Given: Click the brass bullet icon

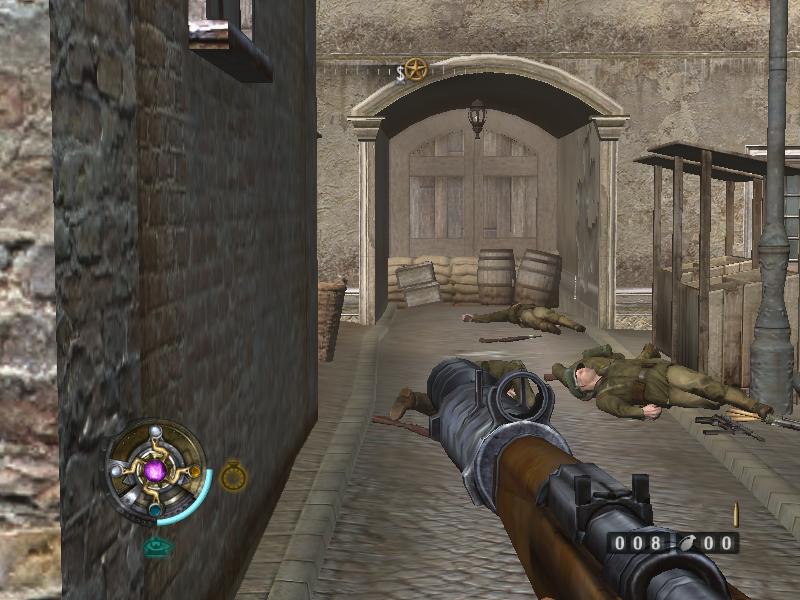Looking at the screenshot, I should (737, 515).
